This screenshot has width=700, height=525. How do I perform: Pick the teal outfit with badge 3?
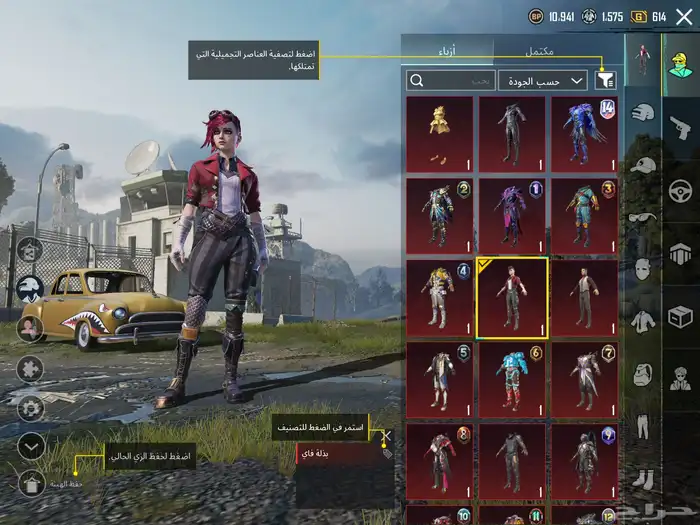[584, 215]
